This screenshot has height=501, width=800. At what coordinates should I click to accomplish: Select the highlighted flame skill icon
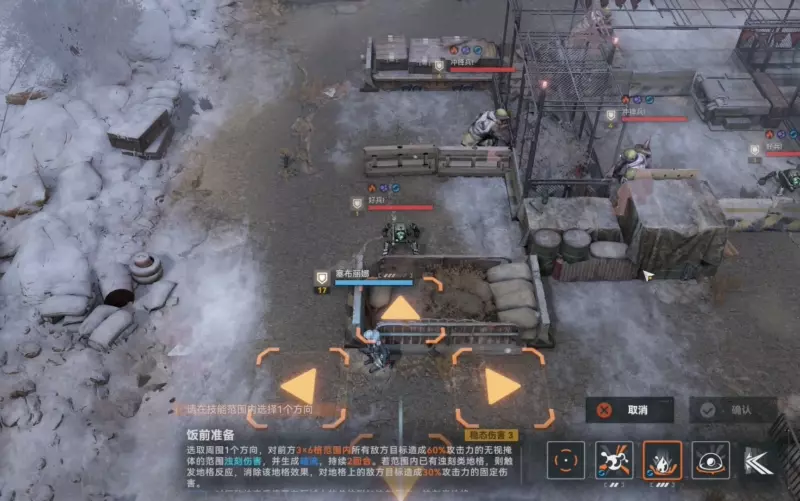click(x=662, y=461)
